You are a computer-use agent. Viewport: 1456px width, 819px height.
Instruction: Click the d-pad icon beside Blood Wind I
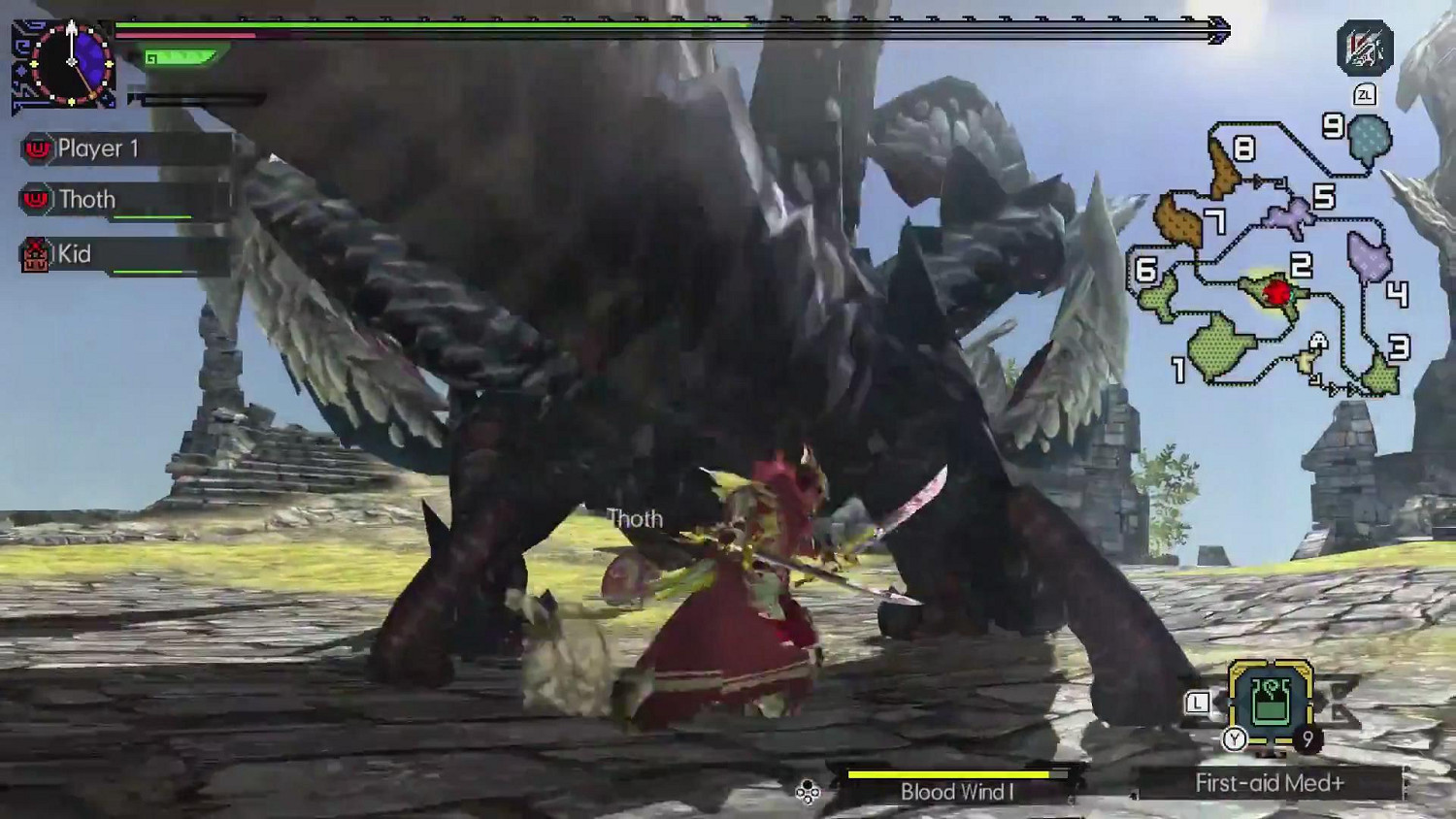[x=806, y=792]
